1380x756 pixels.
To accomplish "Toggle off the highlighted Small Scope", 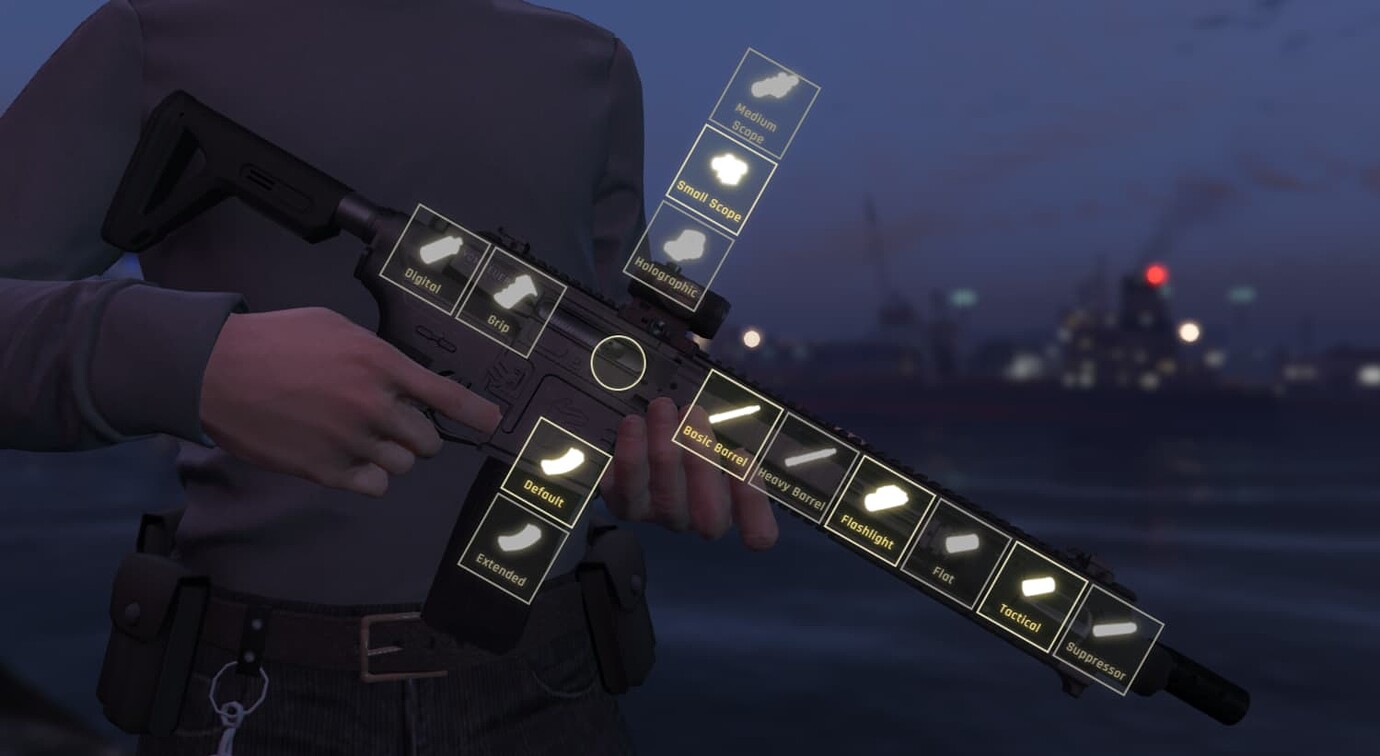I will [x=728, y=168].
